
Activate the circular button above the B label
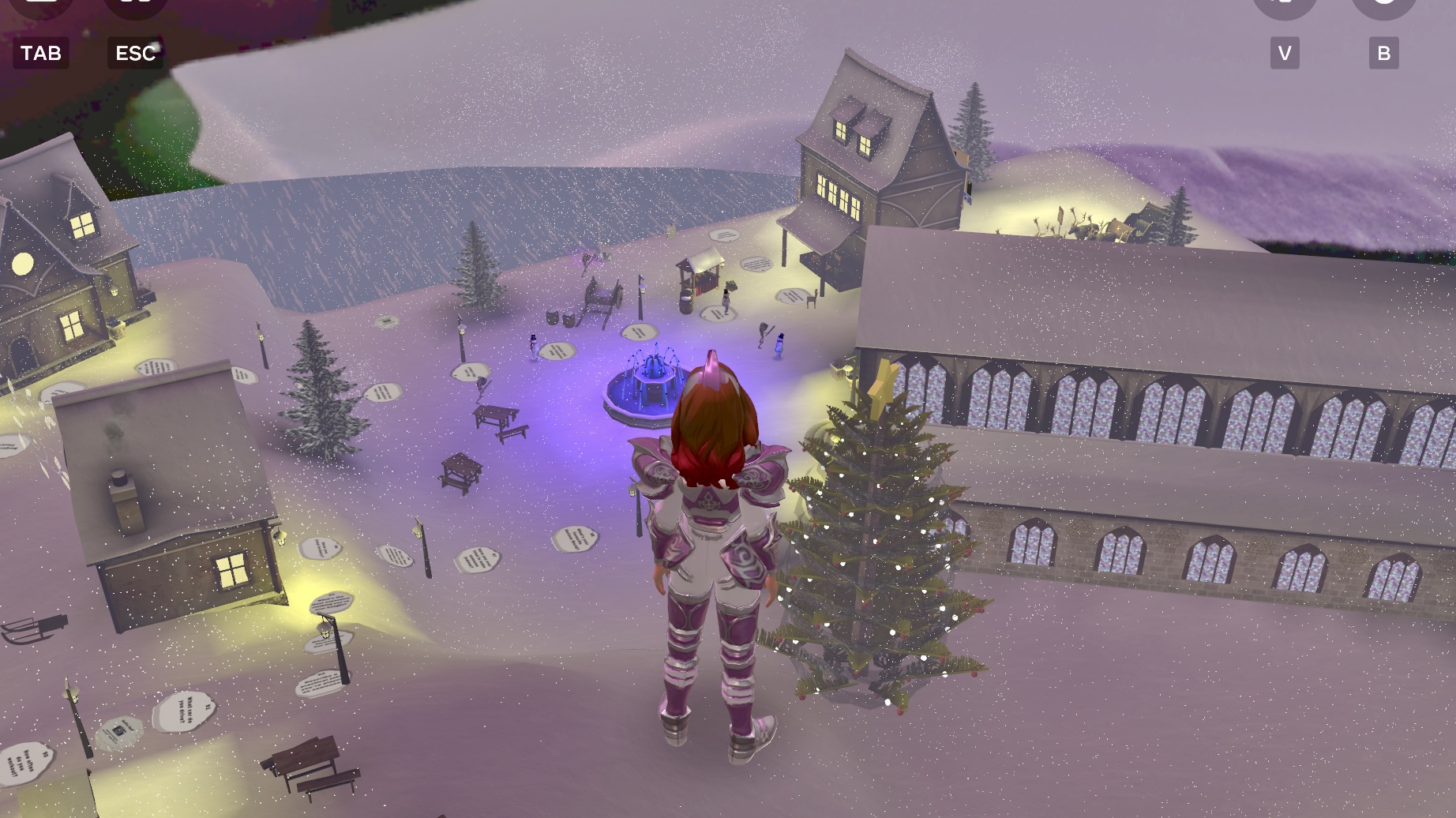point(1383,5)
